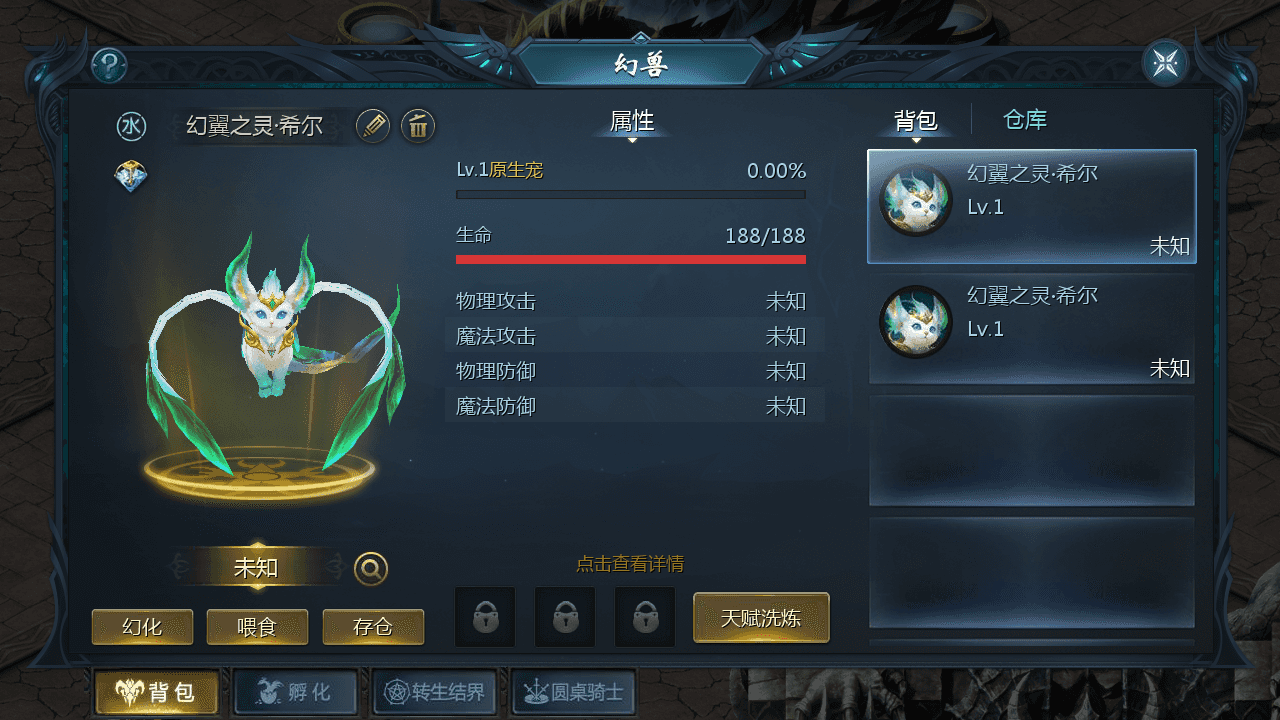The height and width of the screenshot is (720, 1280).
Task: Click the red 生命 health bar
Action: 630,258
